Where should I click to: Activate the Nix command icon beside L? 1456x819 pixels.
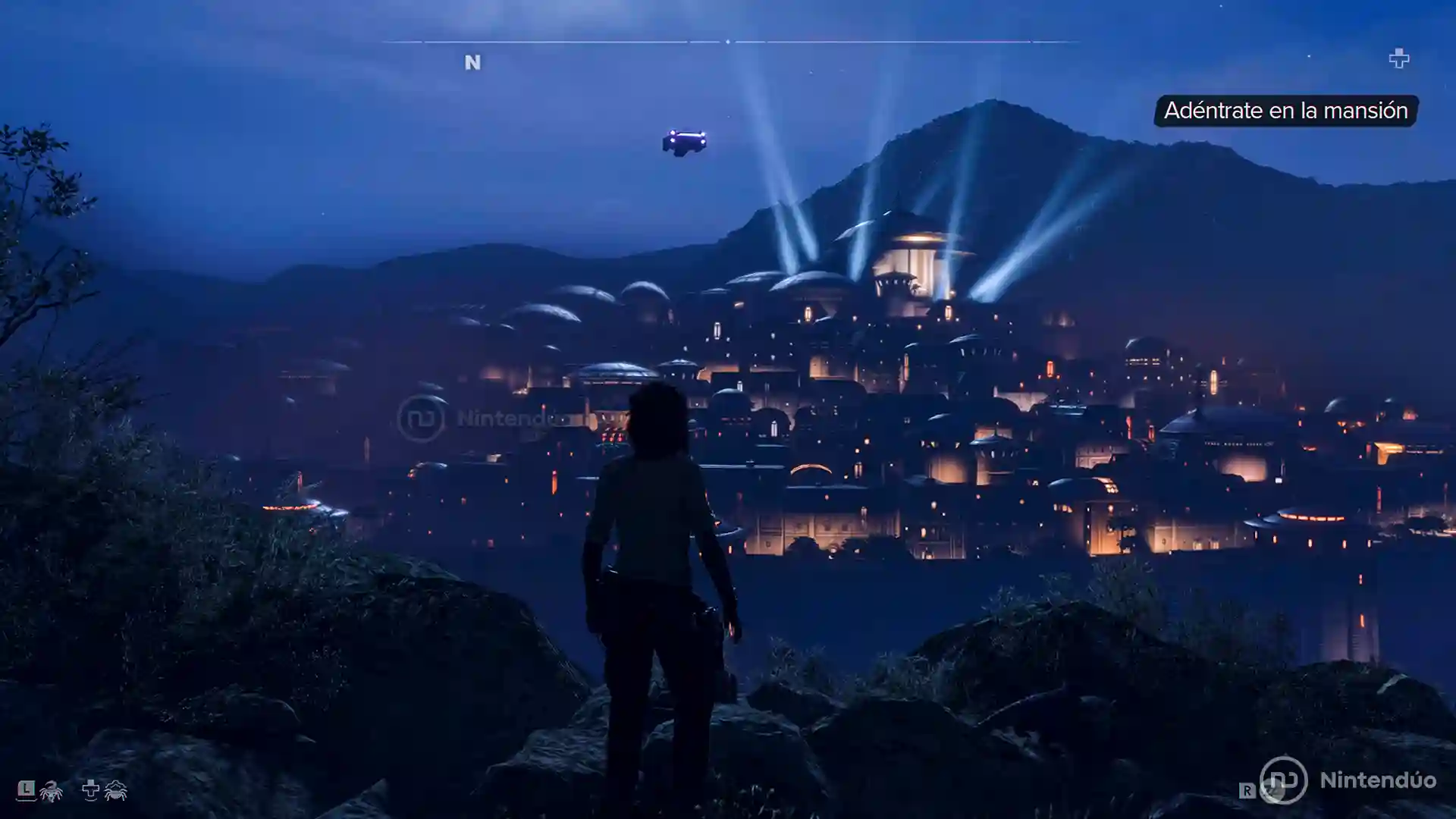pyautogui.click(x=51, y=792)
